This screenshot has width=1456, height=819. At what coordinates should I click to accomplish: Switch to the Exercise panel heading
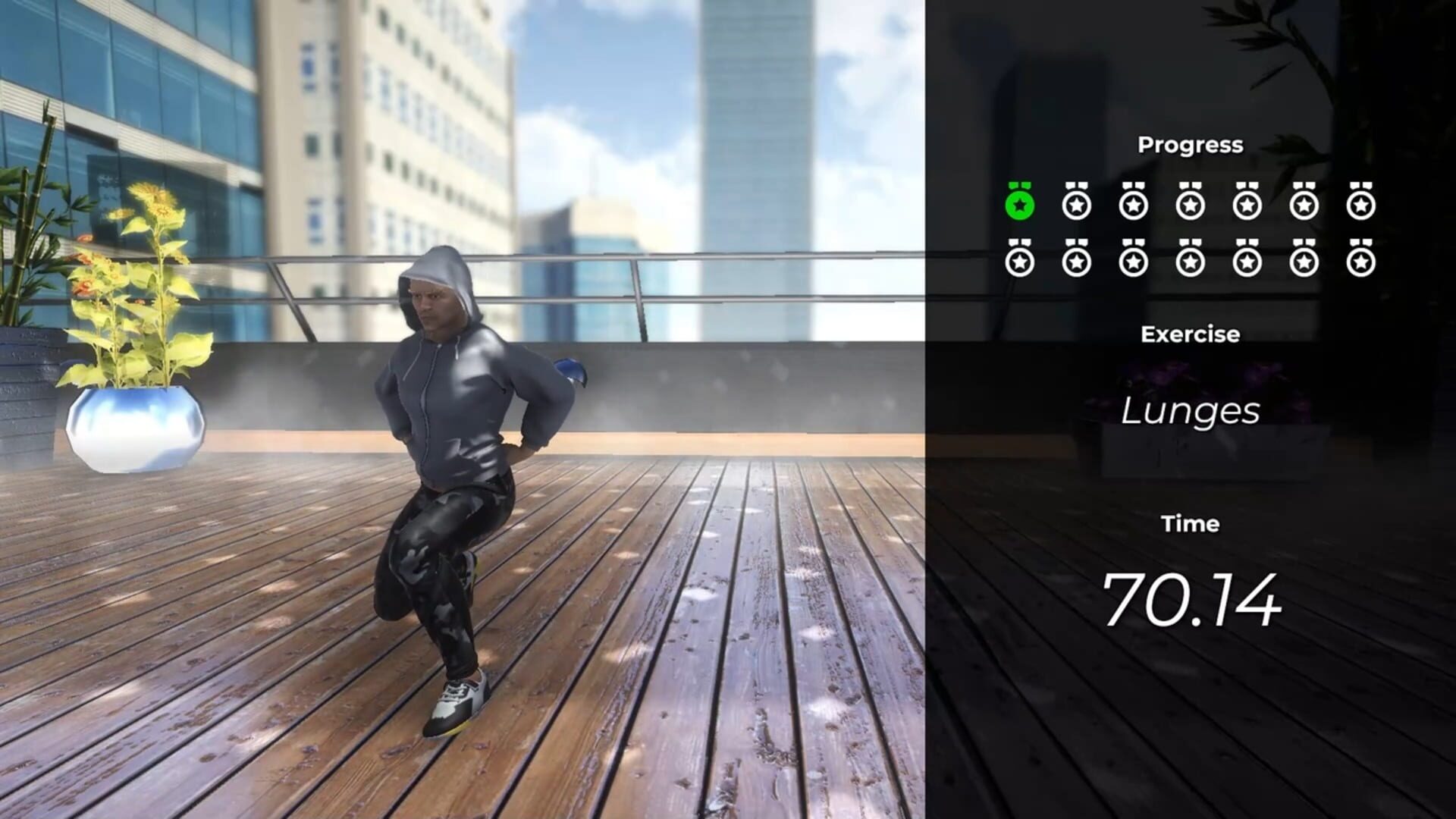tap(1190, 334)
